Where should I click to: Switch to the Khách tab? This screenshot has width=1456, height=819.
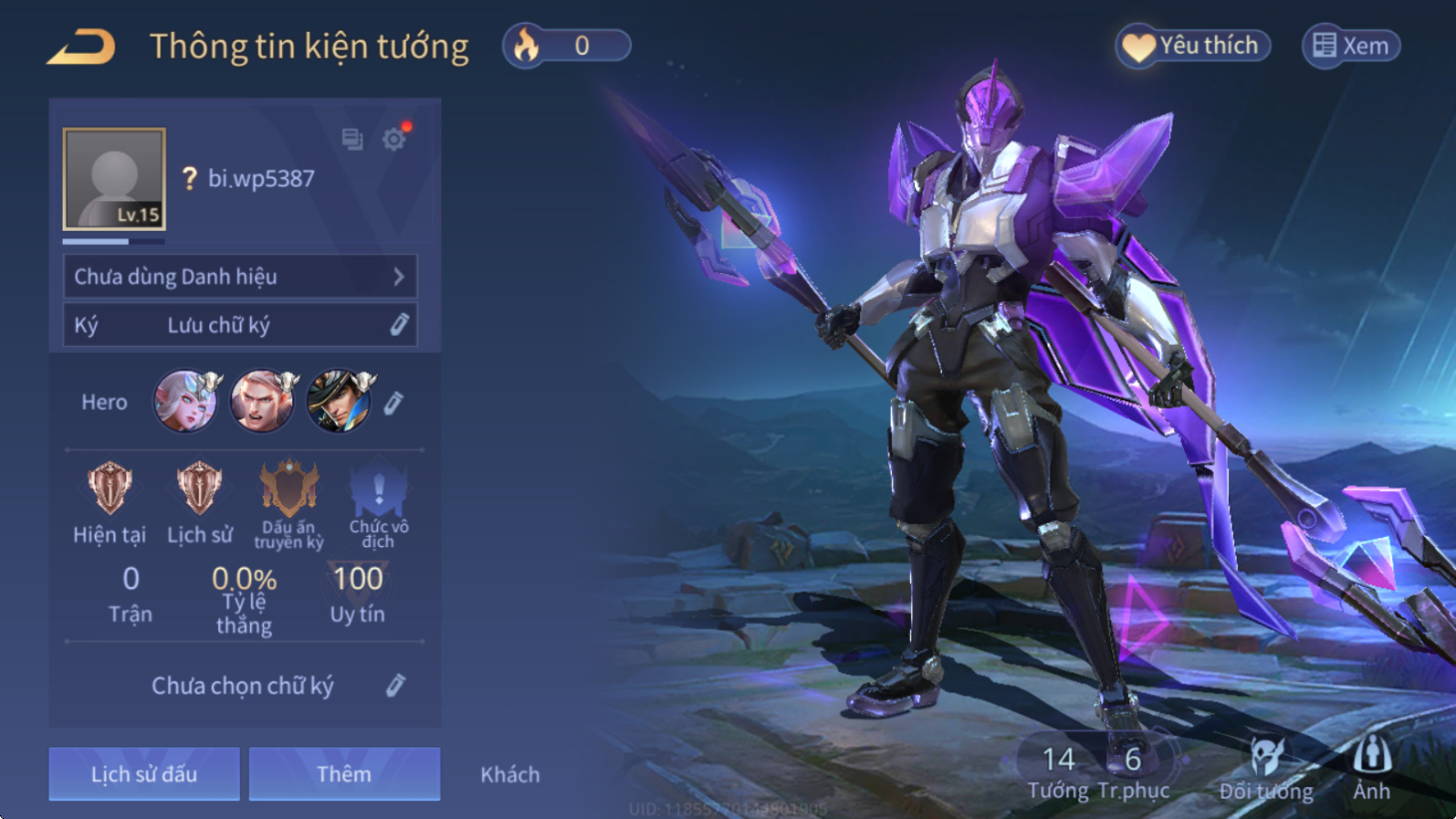click(x=510, y=774)
